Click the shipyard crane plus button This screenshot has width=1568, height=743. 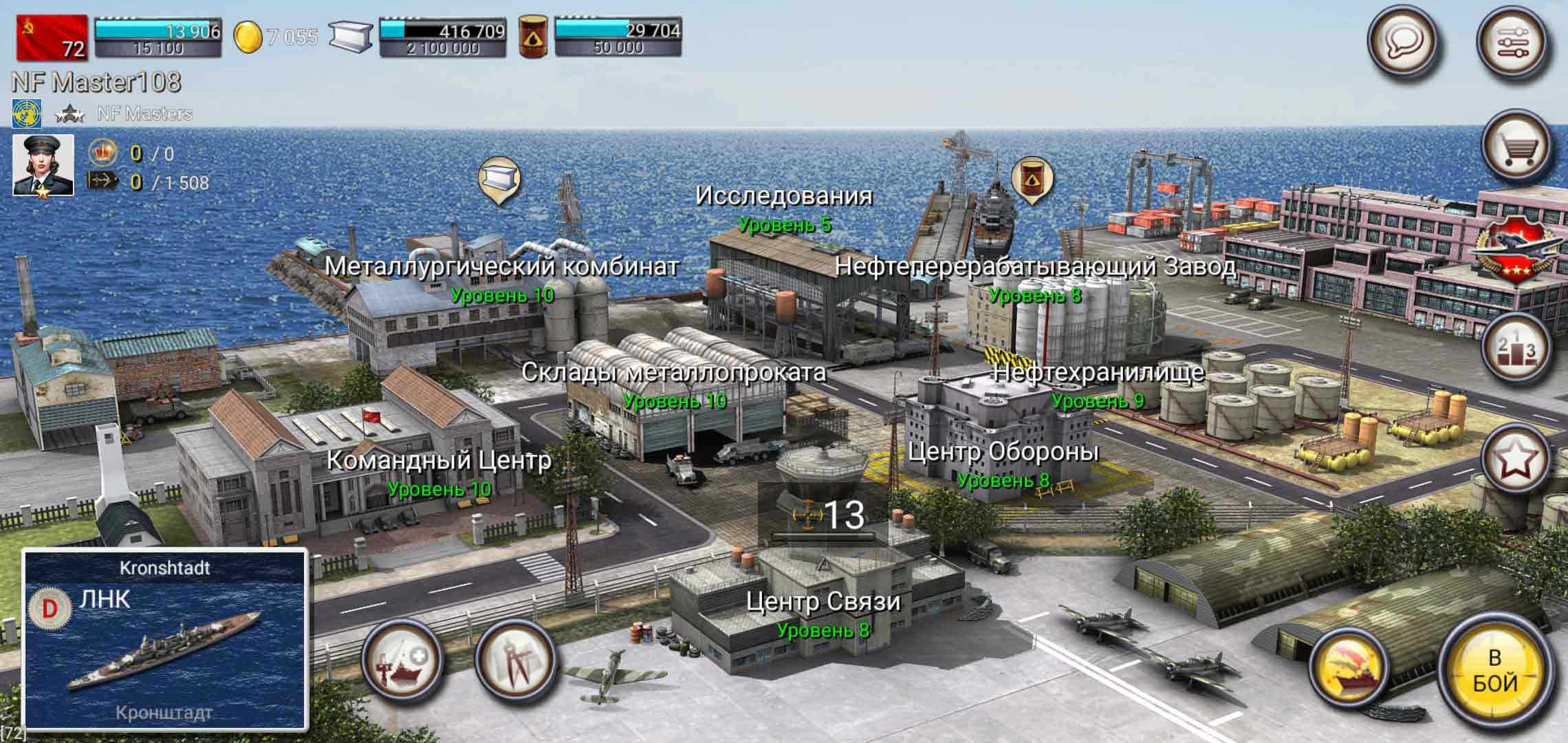tap(402, 660)
